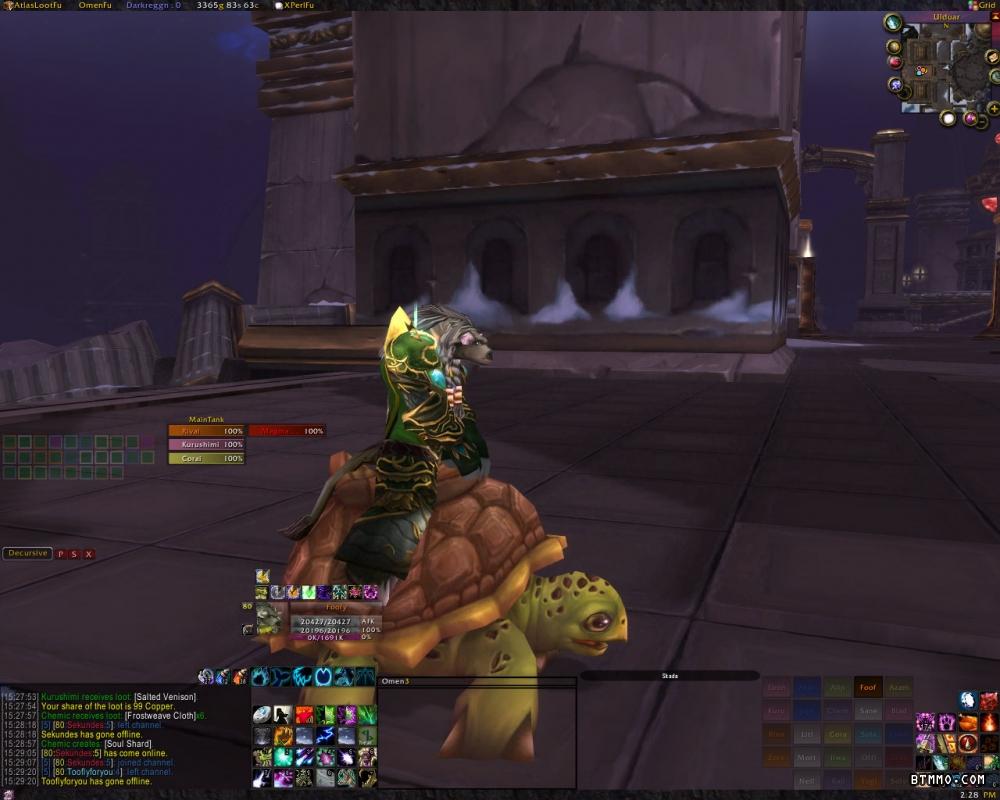Click the OmenFu top bar entry

[x=93, y=5]
